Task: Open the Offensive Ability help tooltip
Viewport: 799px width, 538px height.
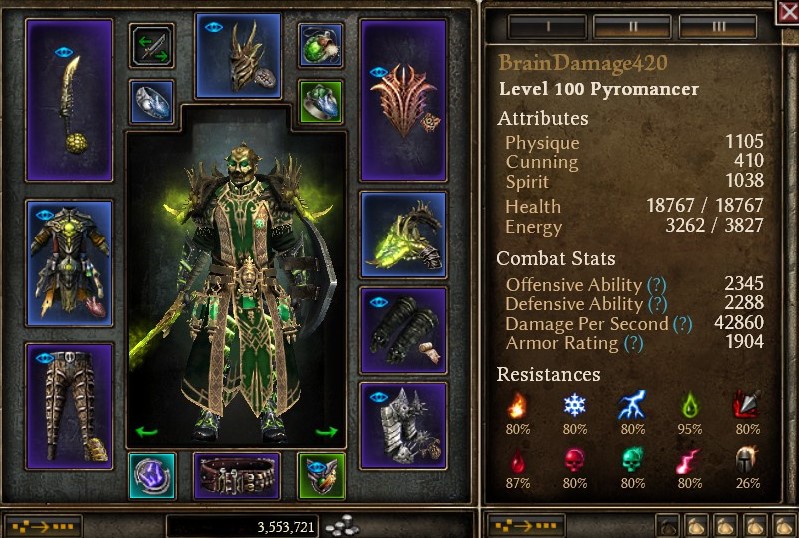Action: [x=656, y=284]
